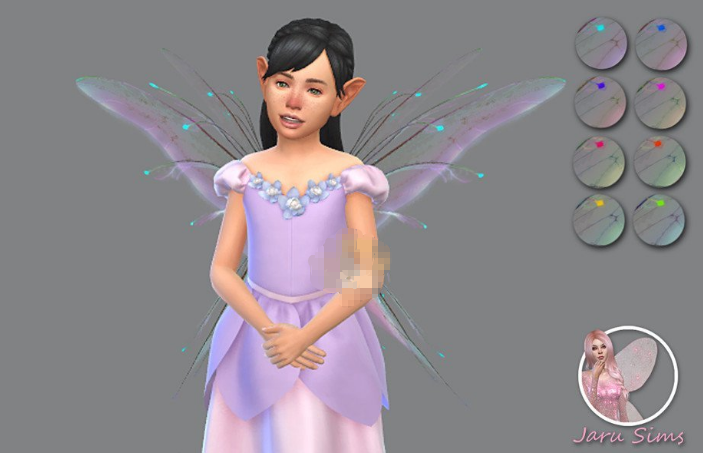Pick the orange-red-dot wing swatch

point(660,160)
